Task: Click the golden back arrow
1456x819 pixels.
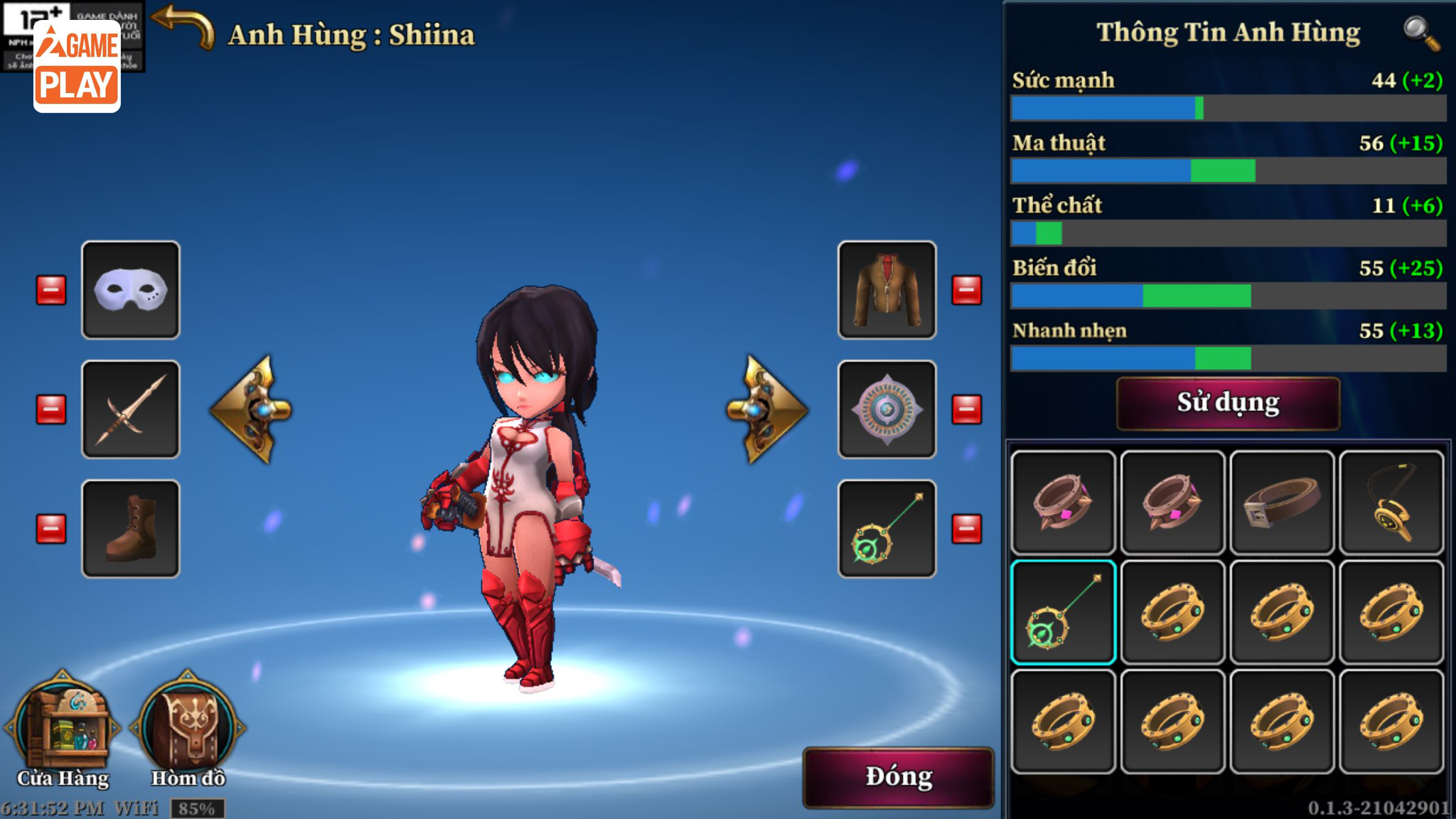Action: (183, 27)
